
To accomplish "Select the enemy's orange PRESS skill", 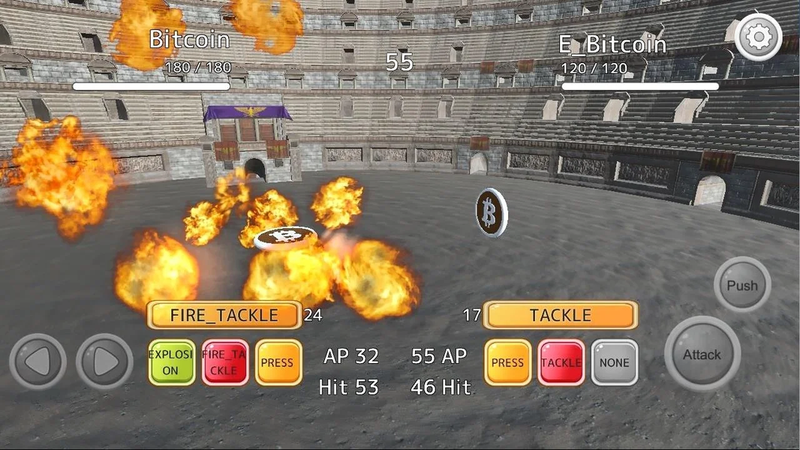I will click(x=508, y=362).
